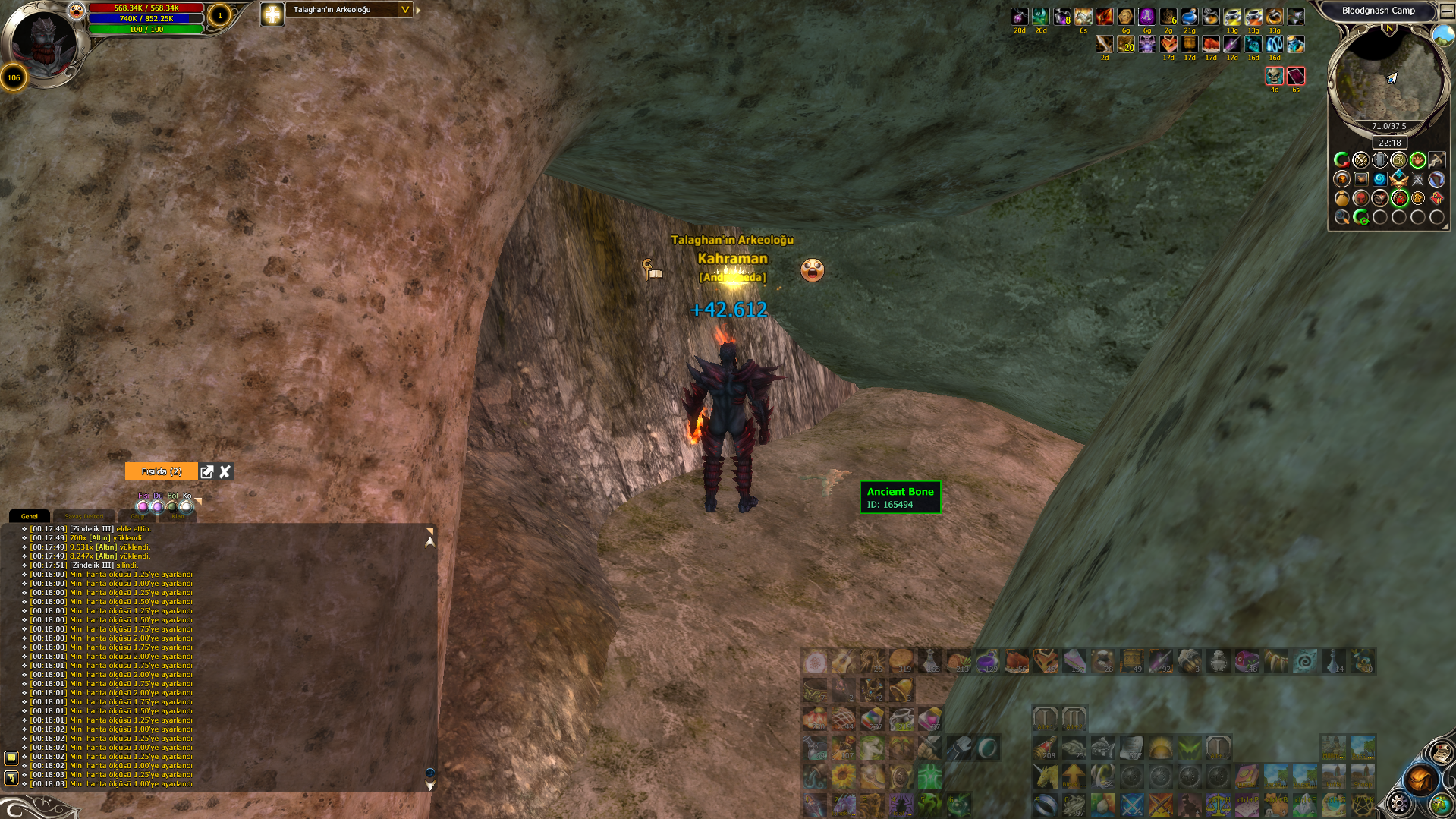Open the gear settings menu button
Viewport: 1456px width, 819px height.
pyautogui.click(x=1398, y=803)
